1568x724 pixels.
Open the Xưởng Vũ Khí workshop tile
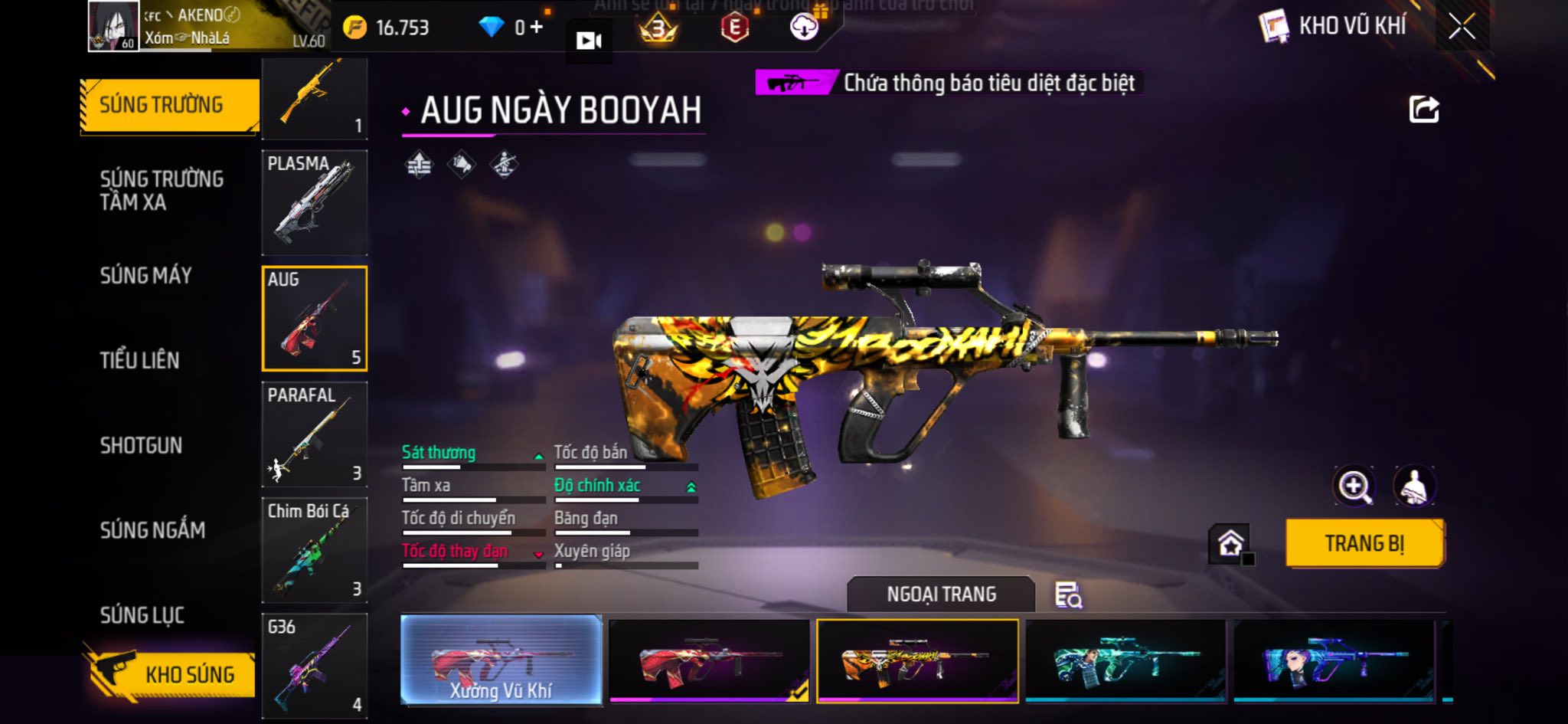pos(501,660)
